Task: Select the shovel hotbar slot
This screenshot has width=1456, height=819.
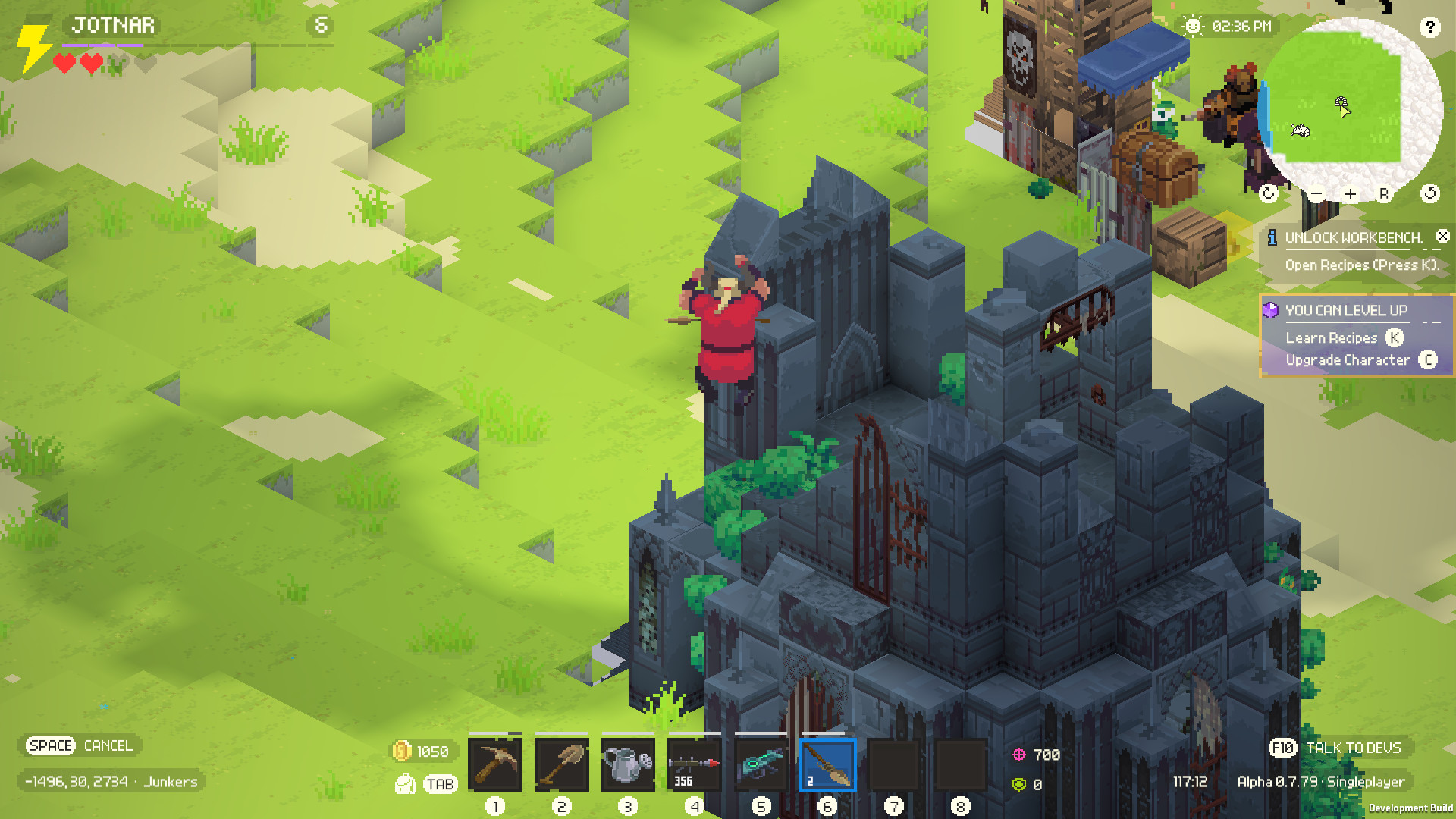Action: tap(561, 764)
